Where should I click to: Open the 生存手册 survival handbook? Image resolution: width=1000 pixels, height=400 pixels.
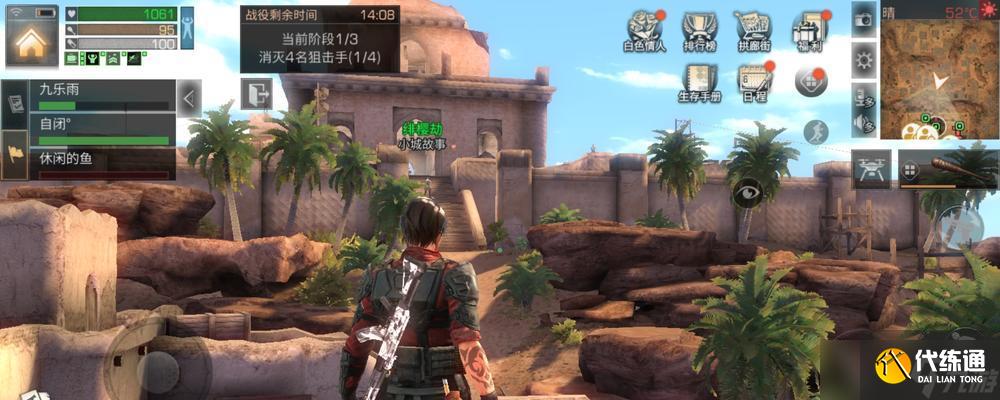click(699, 82)
